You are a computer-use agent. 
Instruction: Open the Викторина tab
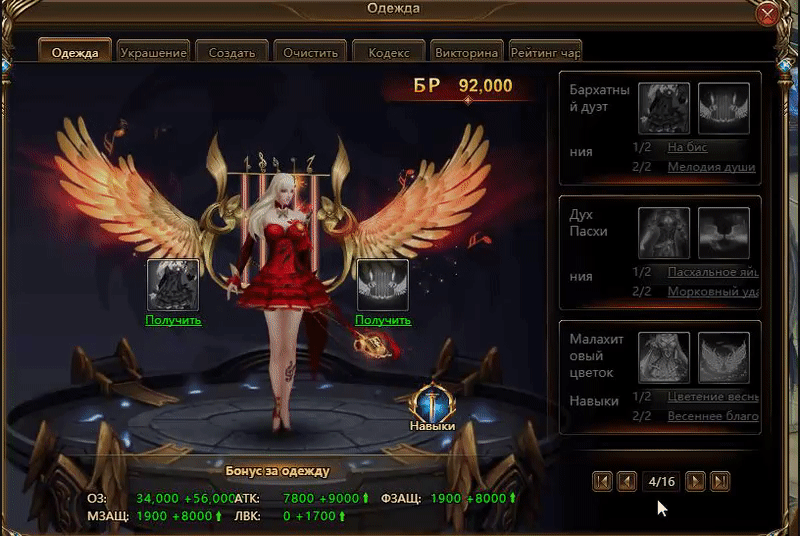[466, 52]
